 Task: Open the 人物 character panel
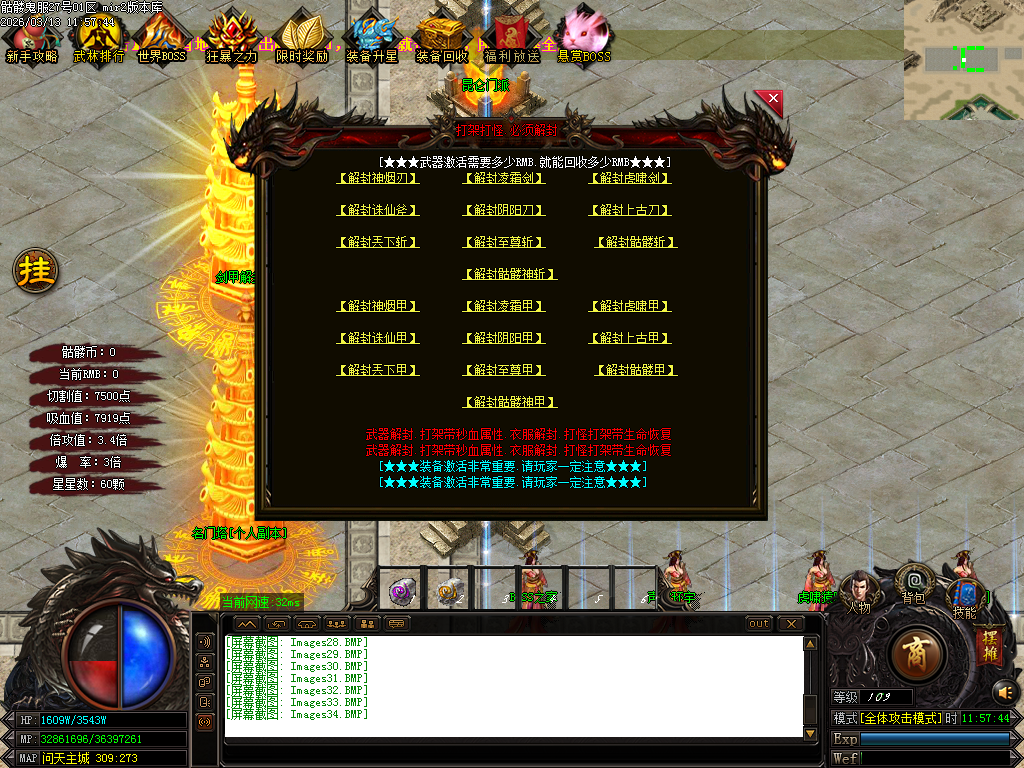858,593
